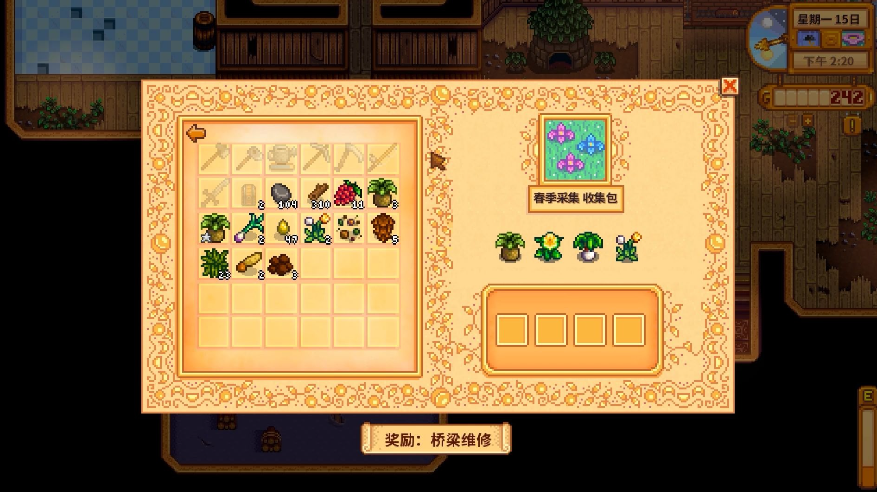Close the bundle menu with the X

point(730,86)
